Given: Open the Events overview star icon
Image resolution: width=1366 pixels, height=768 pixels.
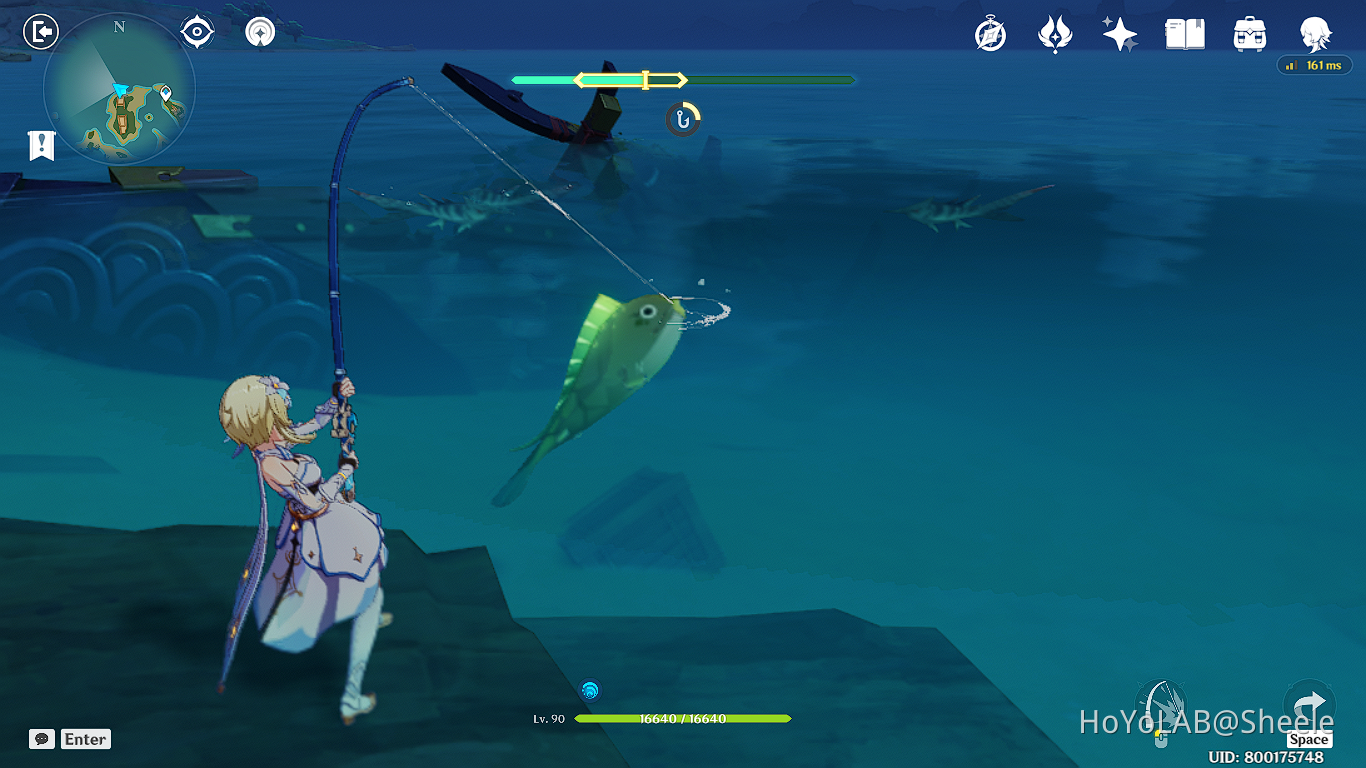Looking at the screenshot, I should point(1120,33).
